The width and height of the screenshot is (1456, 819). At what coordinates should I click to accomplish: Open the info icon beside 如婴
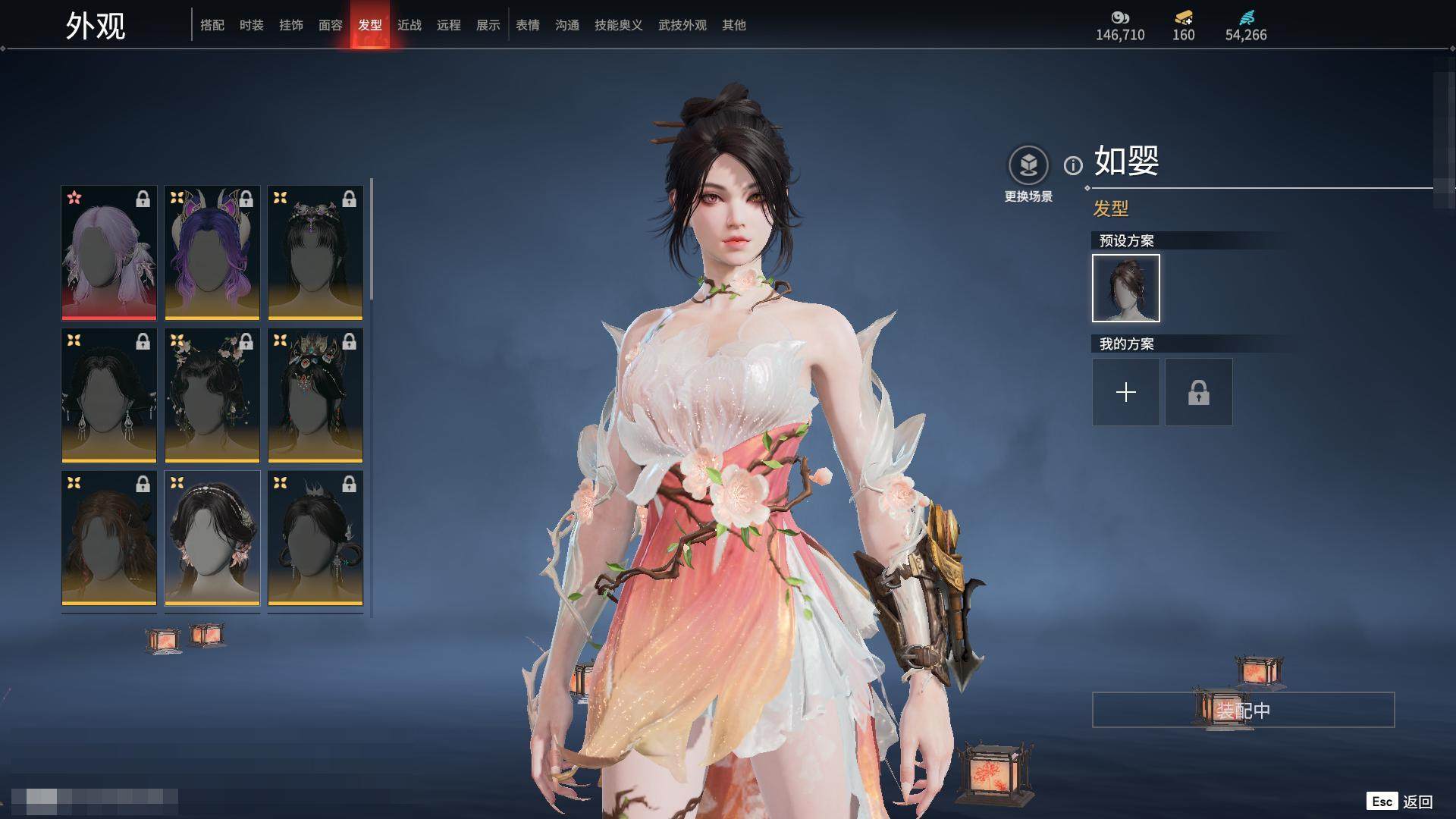tap(1073, 165)
